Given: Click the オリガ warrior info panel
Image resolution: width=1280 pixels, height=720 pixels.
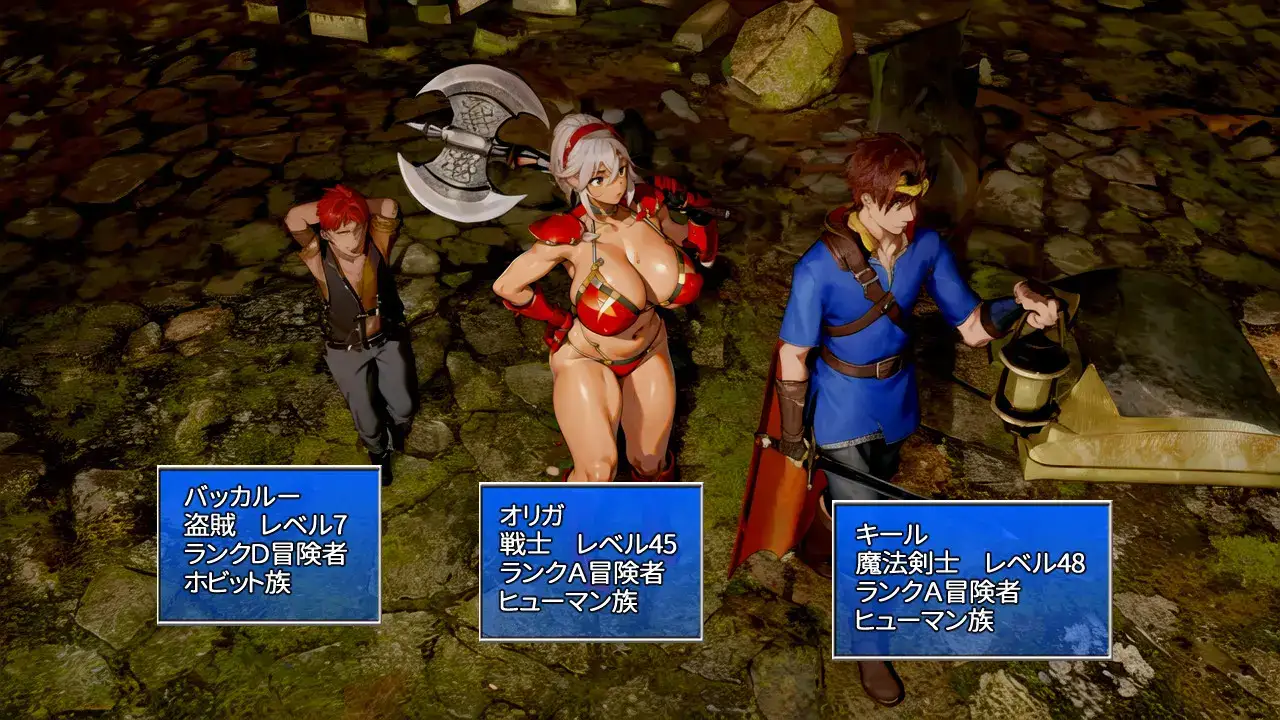Looking at the screenshot, I should coord(590,561).
